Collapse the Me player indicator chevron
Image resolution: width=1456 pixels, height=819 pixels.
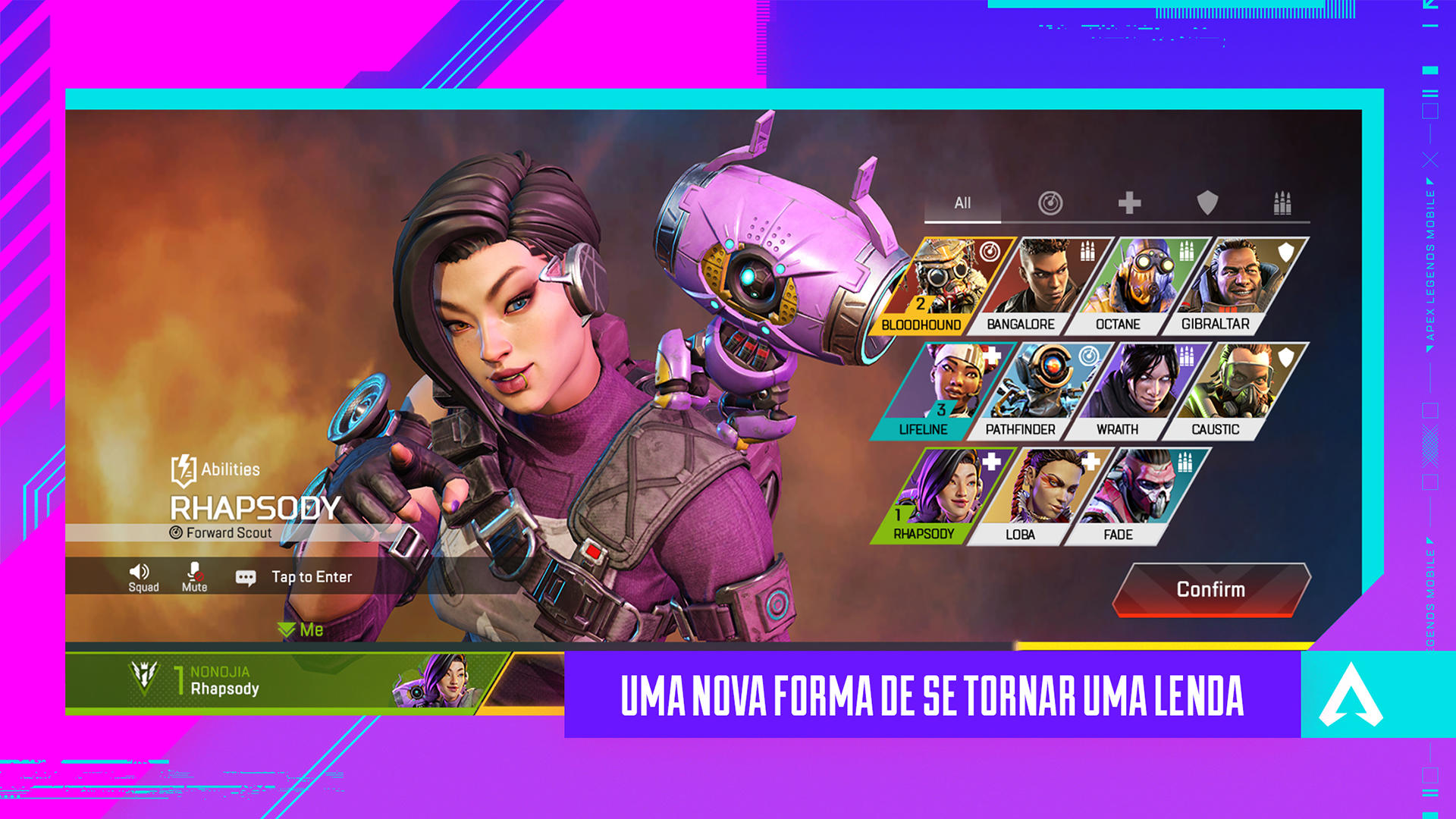click(287, 629)
